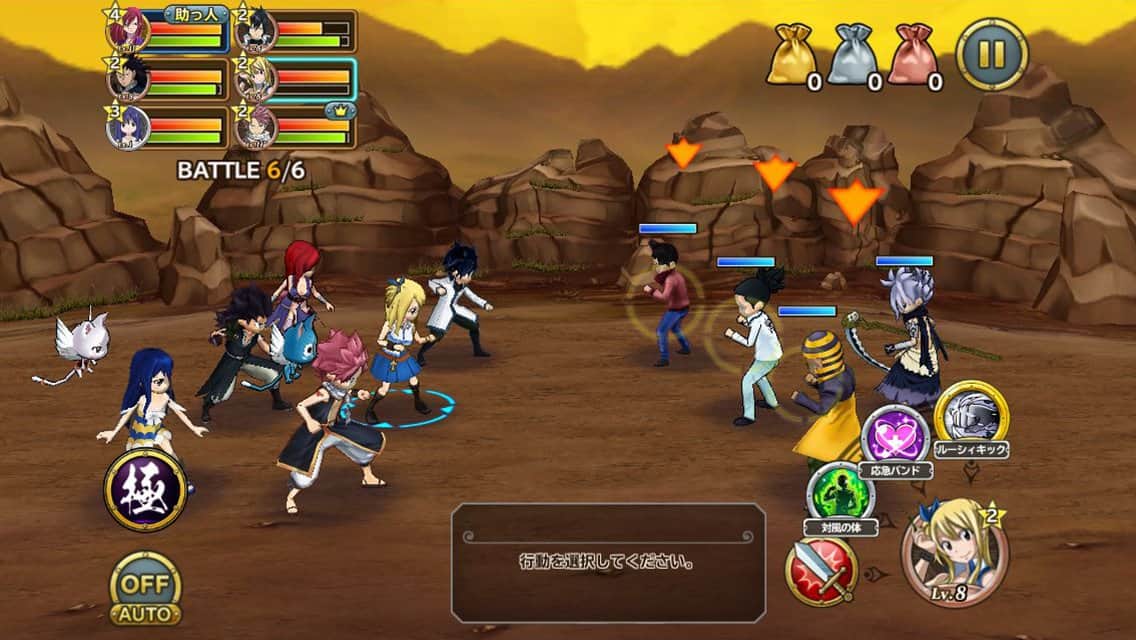The image size is (1136, 640).
Task: Select black-haired Gray's party portrait
Action: point(295,32)
